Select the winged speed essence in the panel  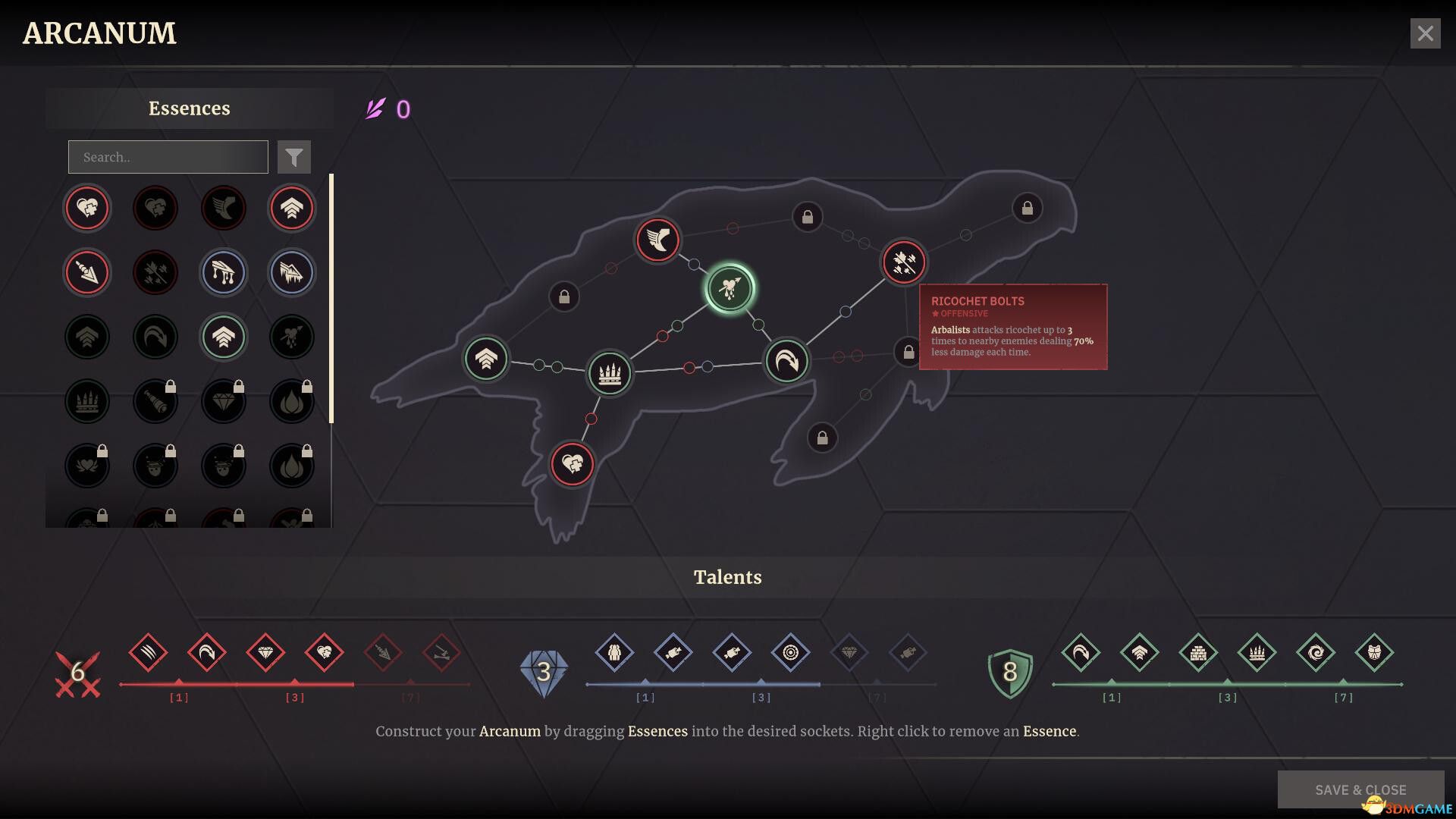(x=223, y=208)
